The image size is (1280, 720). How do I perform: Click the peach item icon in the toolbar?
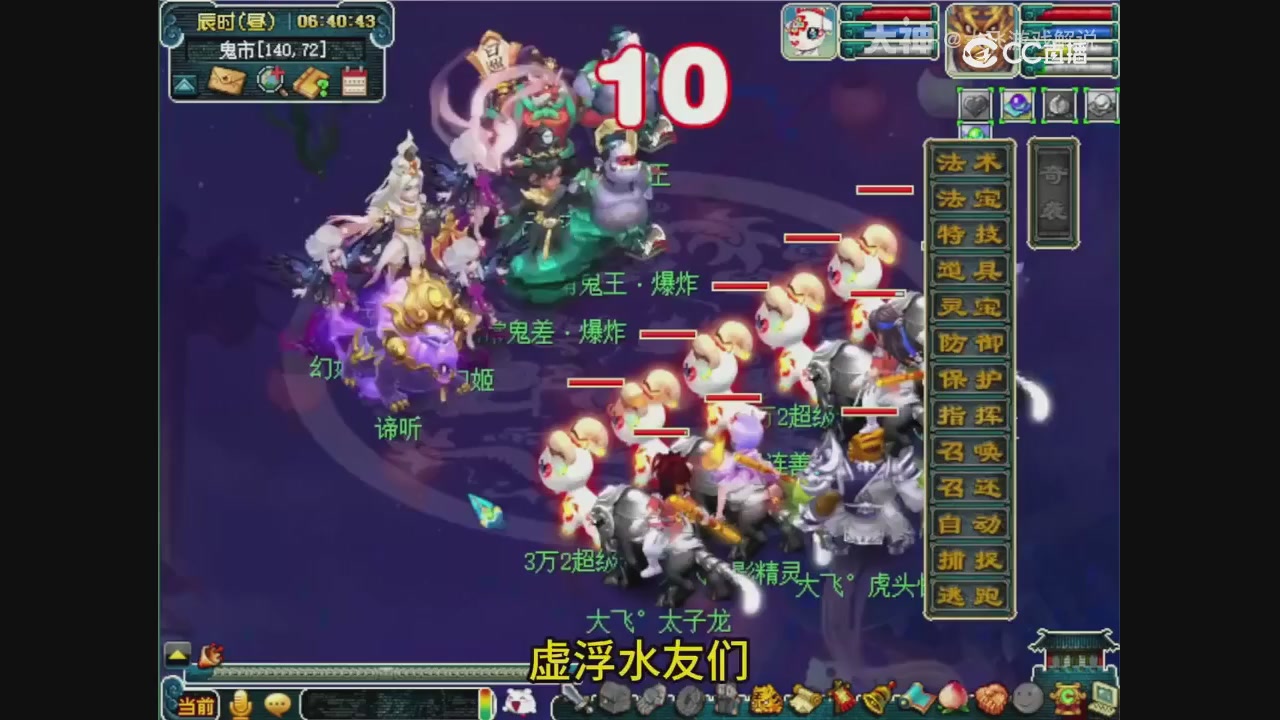[x=953, y=700]
